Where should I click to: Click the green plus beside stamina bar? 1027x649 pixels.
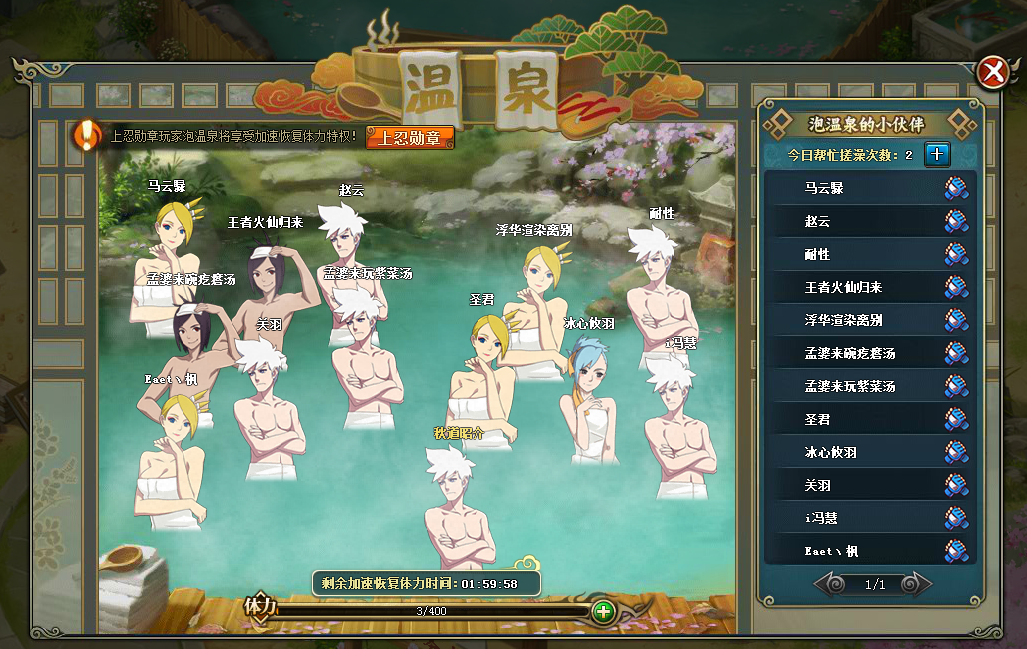[x=603, y=611]
